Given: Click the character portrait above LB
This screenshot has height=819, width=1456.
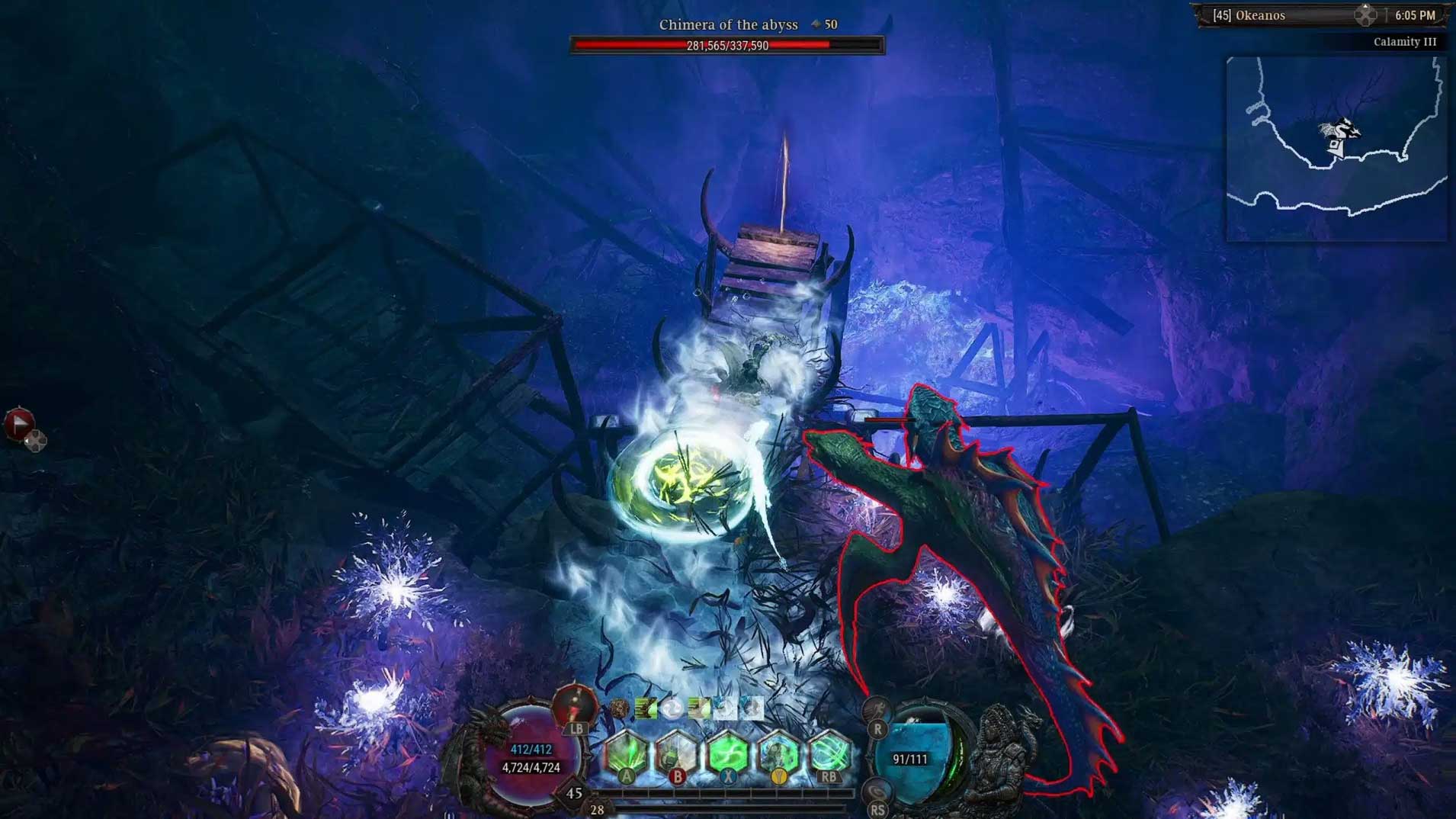Looking at the screenshot, I should click(x=576, y=700).
